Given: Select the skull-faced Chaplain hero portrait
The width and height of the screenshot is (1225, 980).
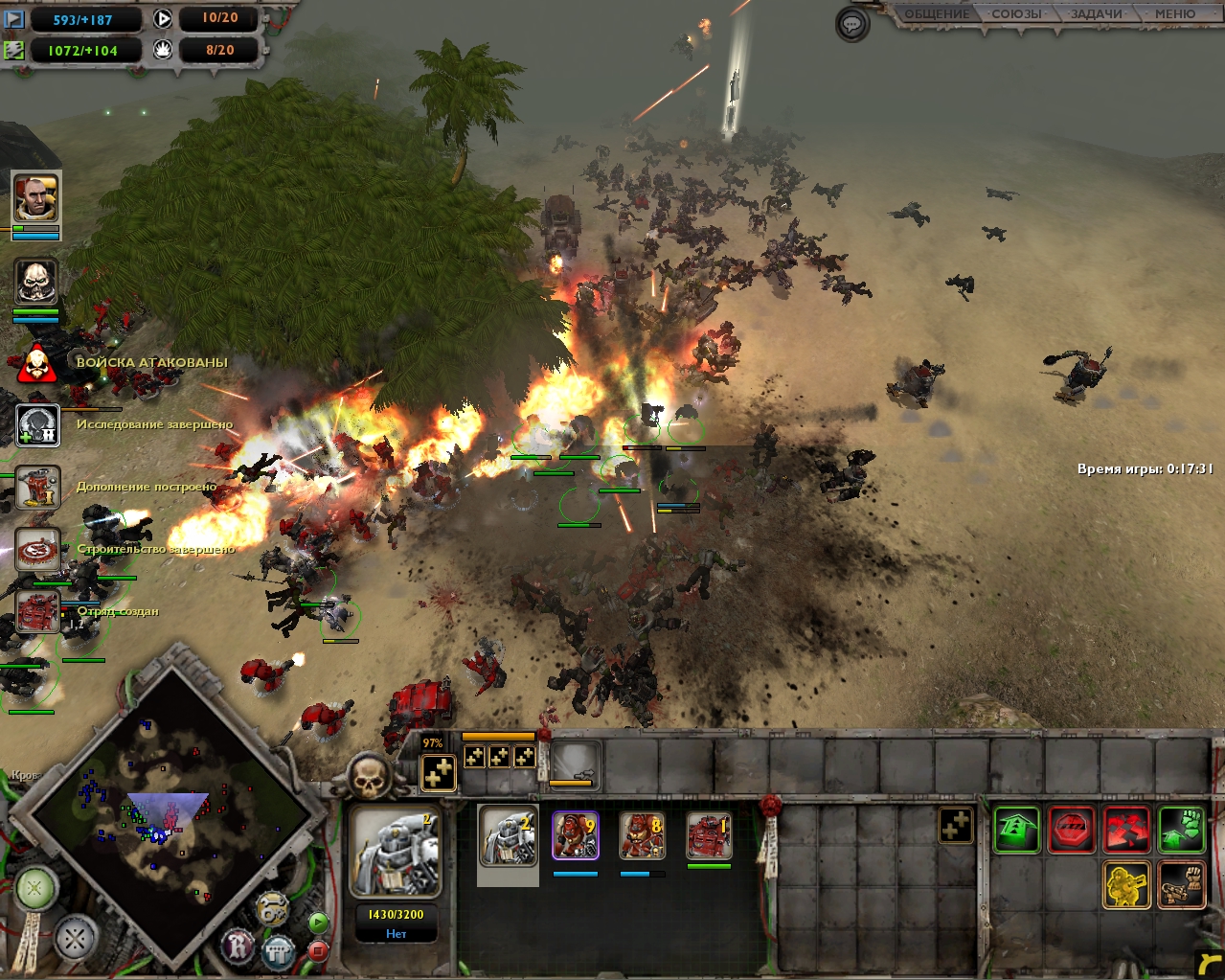Looking at the screenshot, I should [36, 282].
